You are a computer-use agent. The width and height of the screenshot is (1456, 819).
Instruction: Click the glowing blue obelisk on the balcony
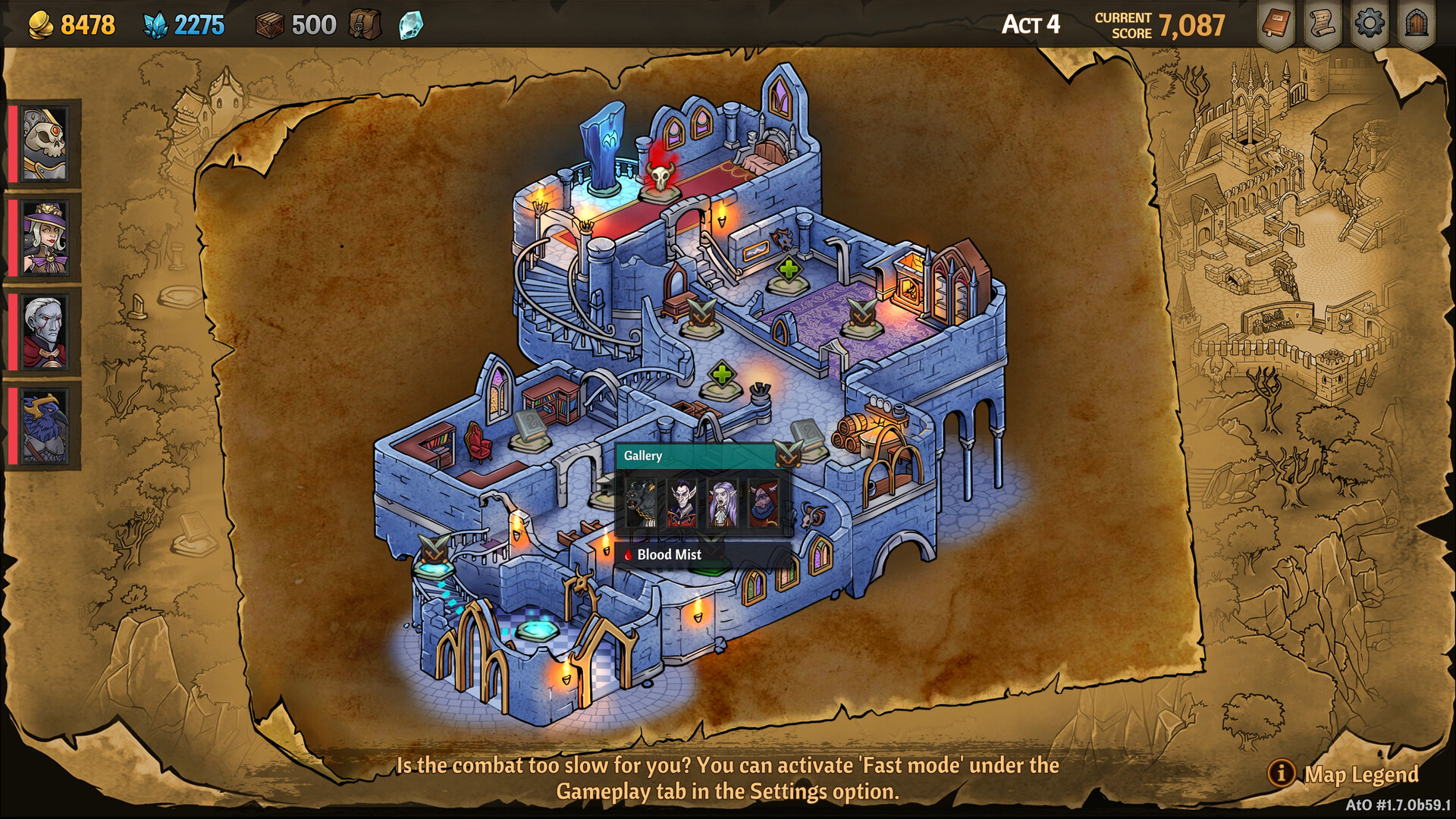(x=603, y=148)
